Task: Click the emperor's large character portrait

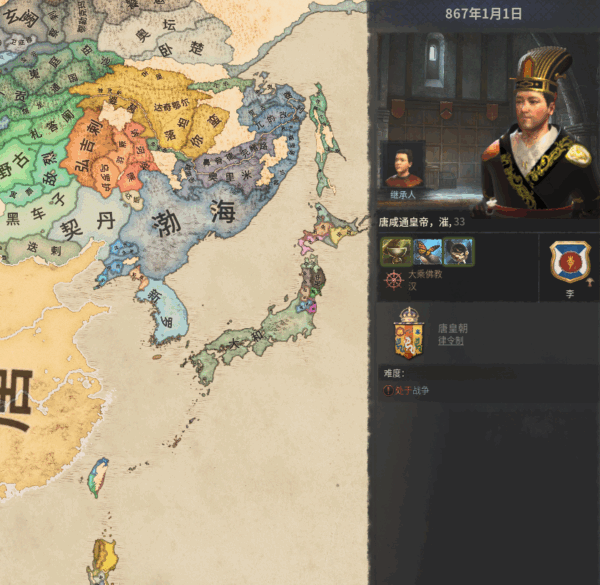Action: pyautogui.click(x=534, y=130)
